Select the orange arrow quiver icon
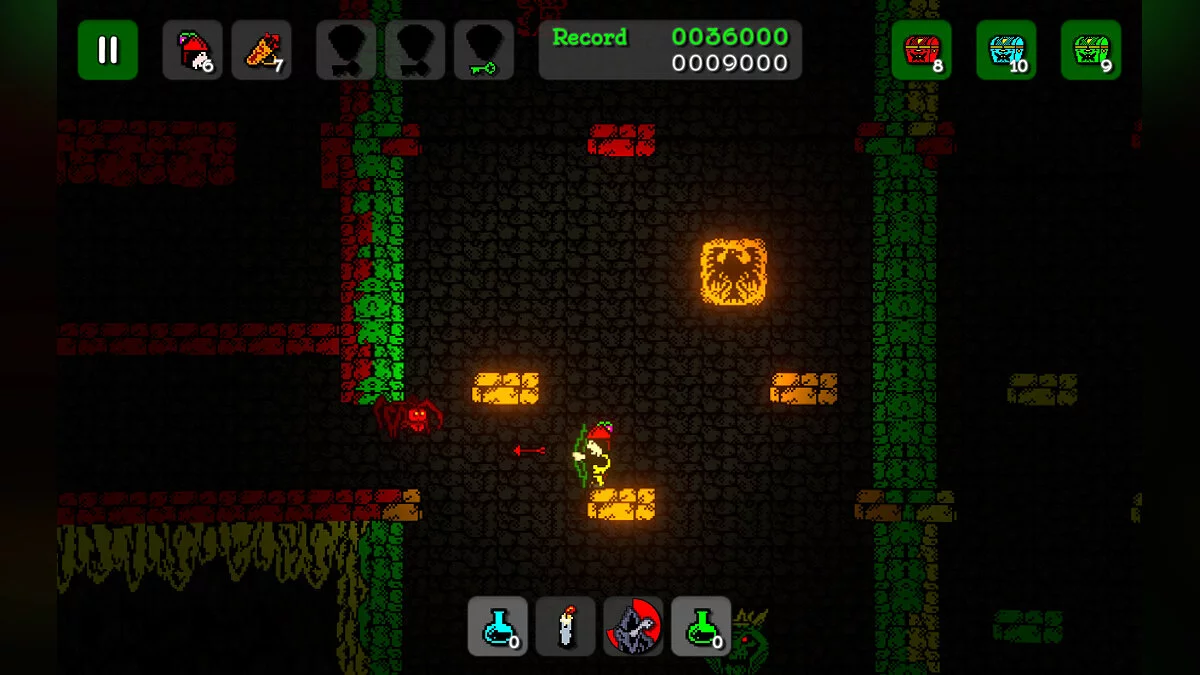The height and width of the screenshot is (675, 1200). point(262,50)
